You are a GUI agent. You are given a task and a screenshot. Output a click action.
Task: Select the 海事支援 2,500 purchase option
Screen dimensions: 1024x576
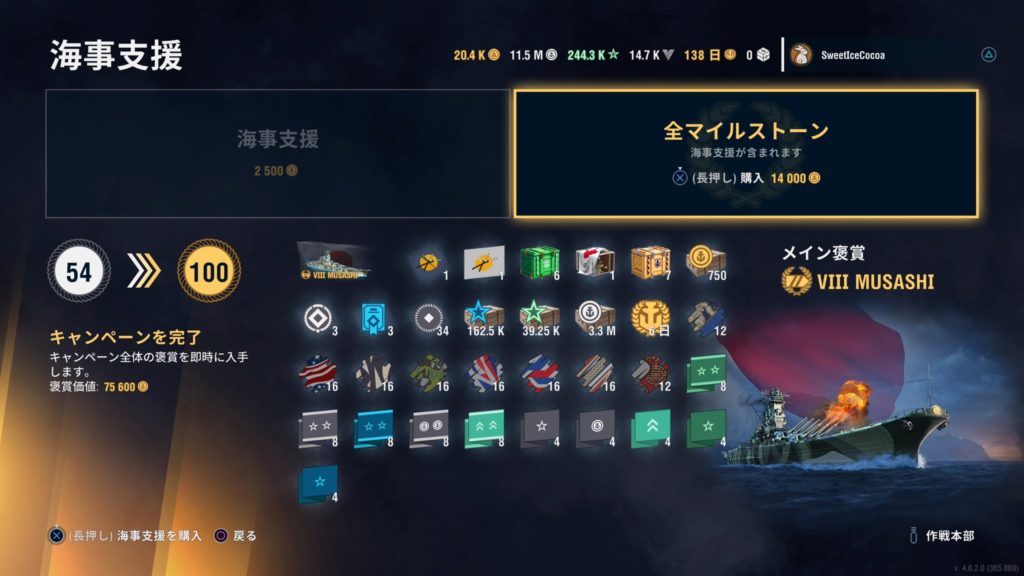click(278, 153)
